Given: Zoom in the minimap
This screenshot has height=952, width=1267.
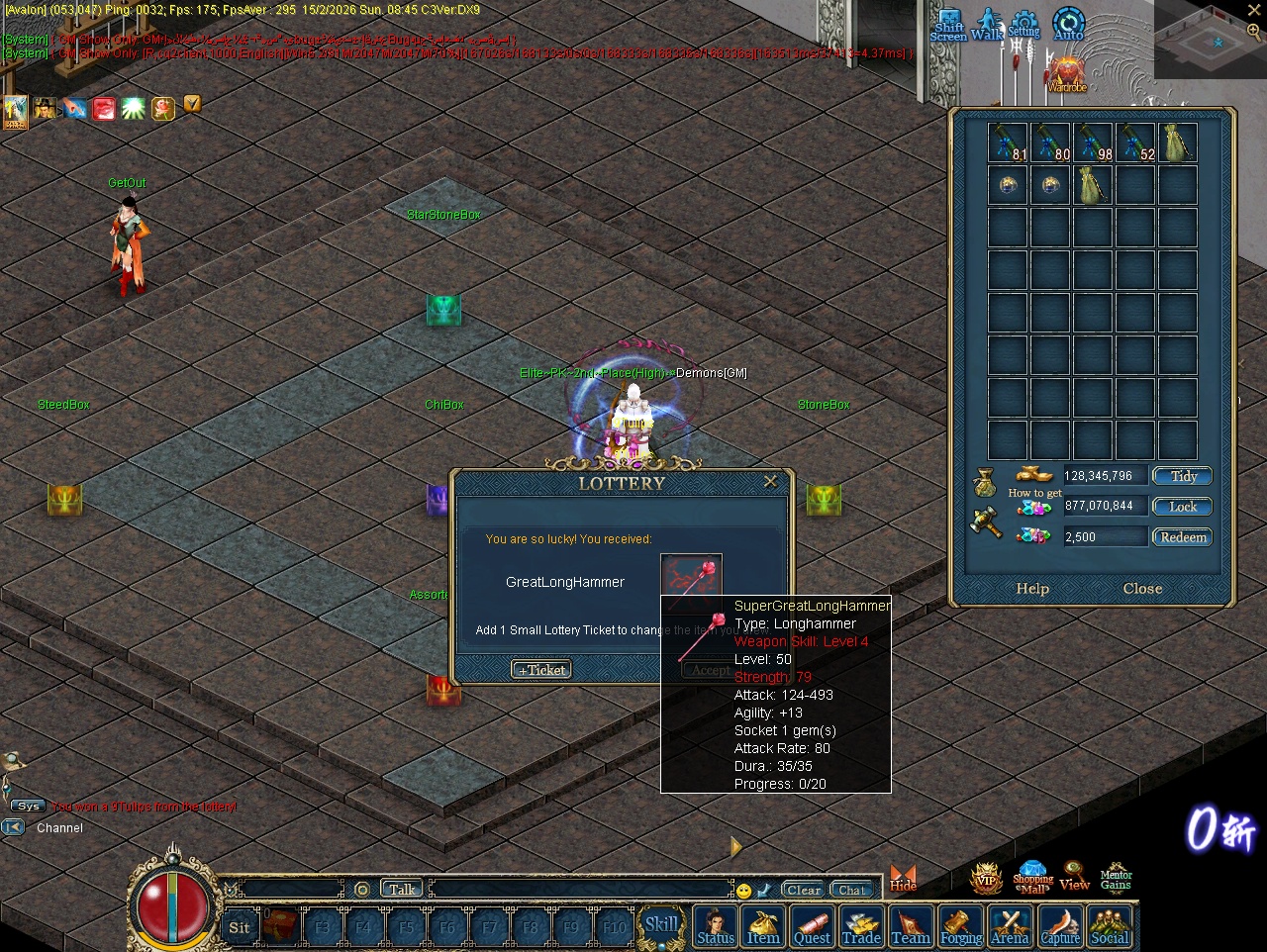Looking at the screenshot, I should (x=1254, y=32).
